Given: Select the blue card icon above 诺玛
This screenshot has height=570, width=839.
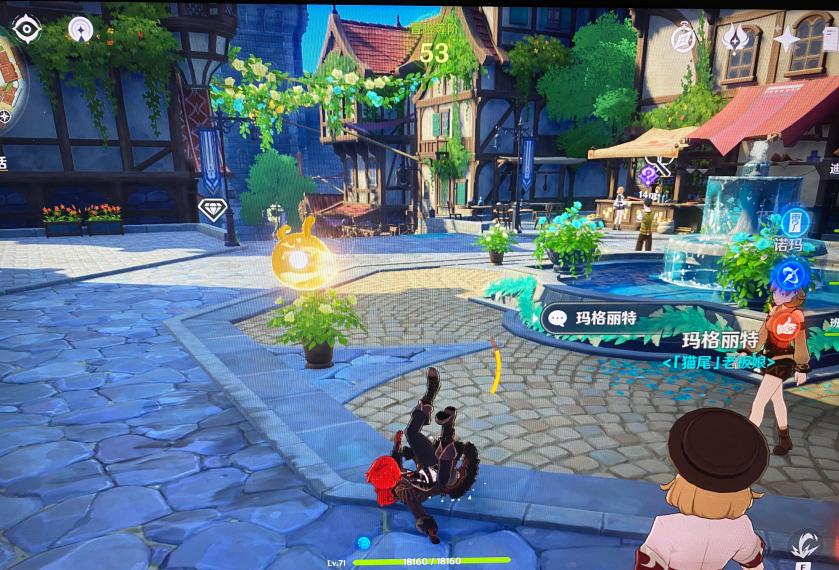Looking at the screenshot, I should 796,222.
